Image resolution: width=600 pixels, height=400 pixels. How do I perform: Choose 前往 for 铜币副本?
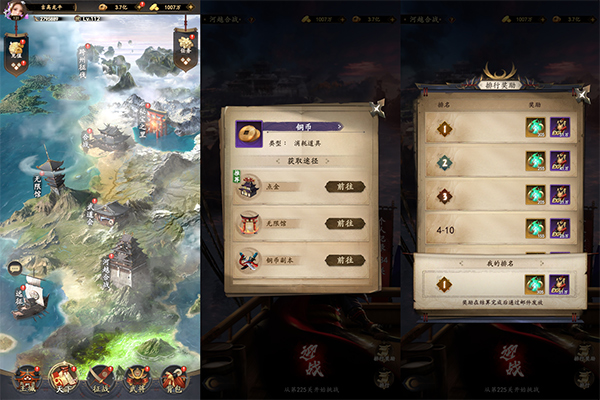coord(344,260)
